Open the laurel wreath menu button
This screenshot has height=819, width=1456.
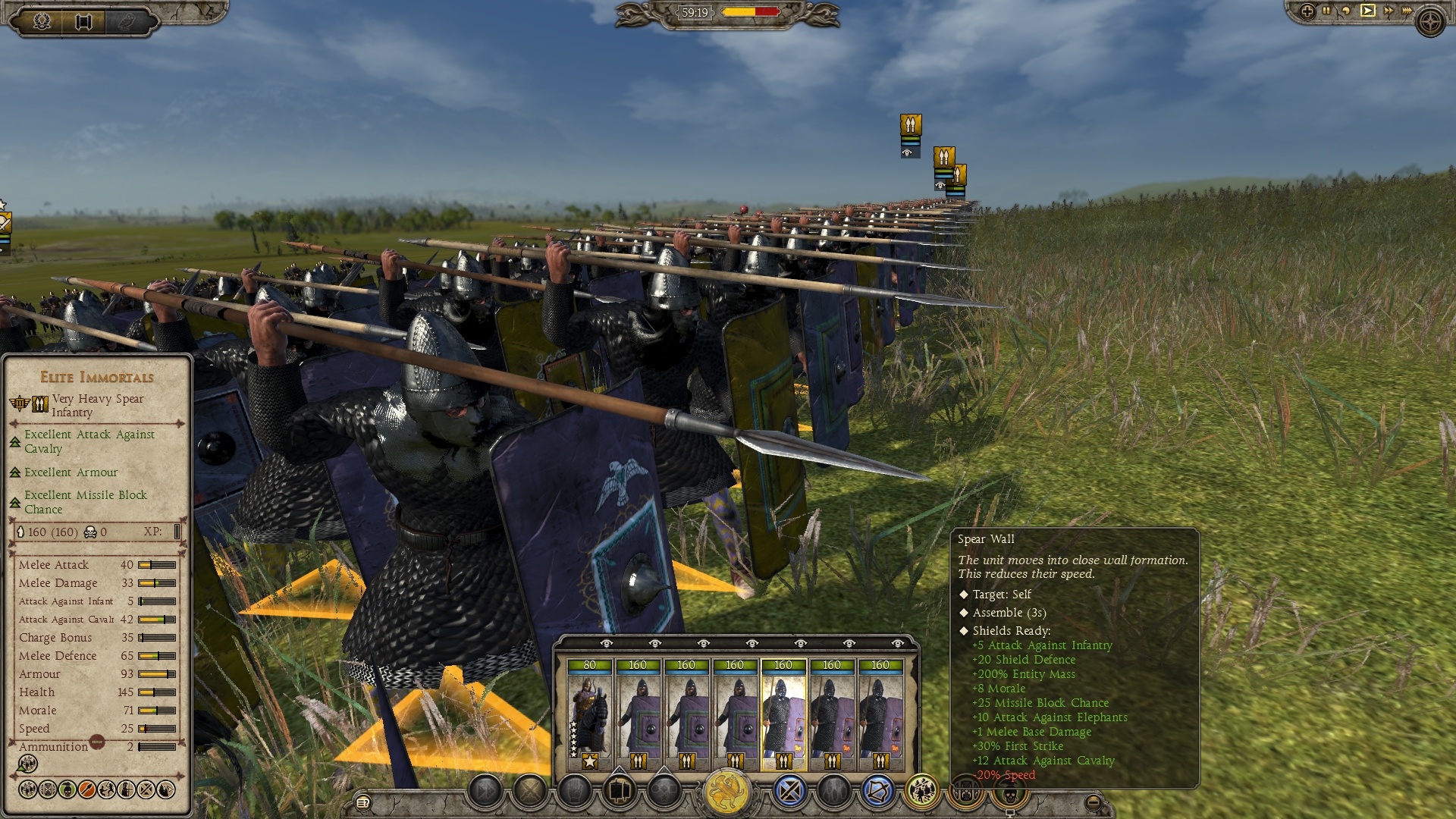coord(42,20)
